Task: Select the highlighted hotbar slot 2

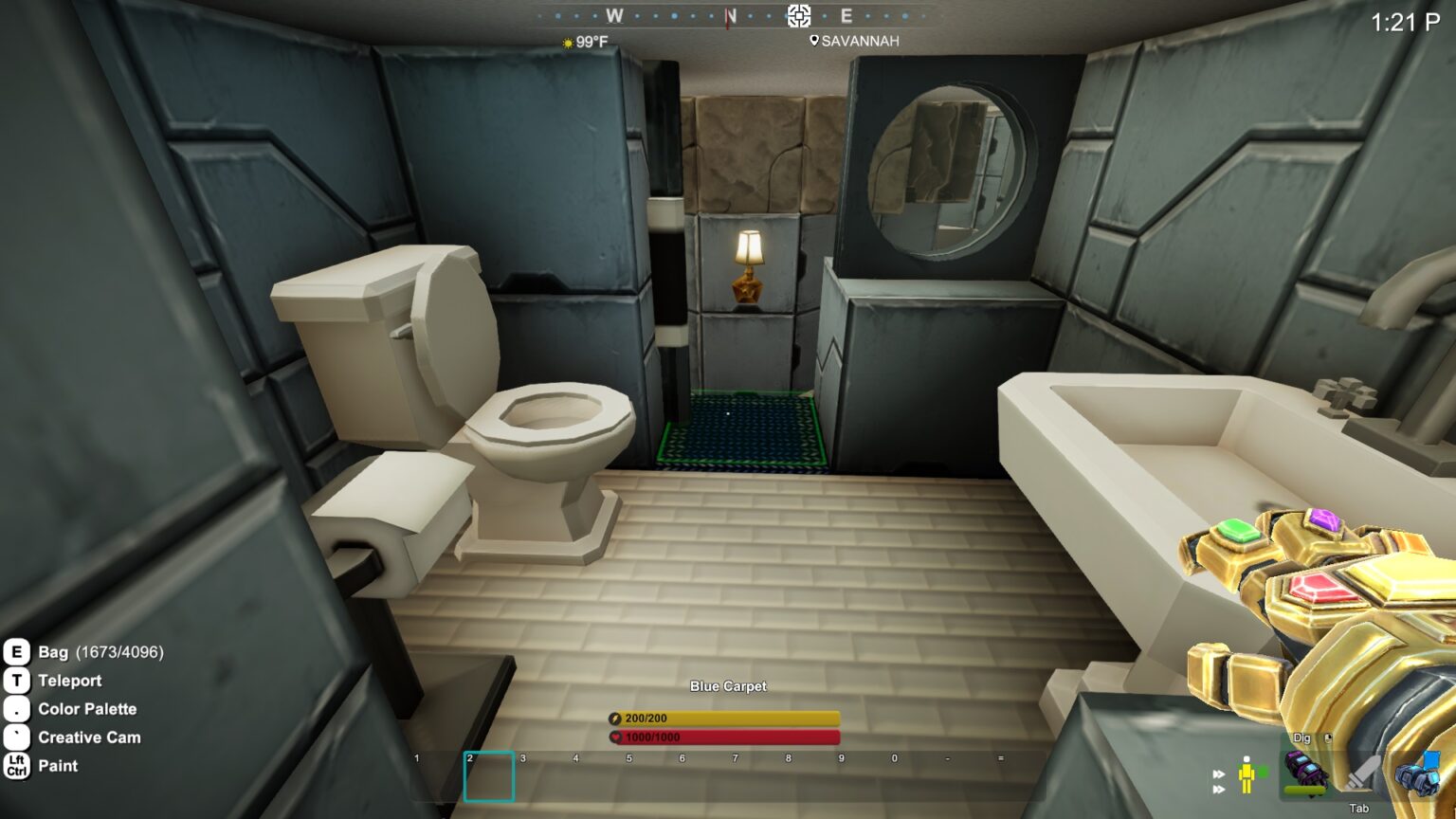Action: pos(489,776)
